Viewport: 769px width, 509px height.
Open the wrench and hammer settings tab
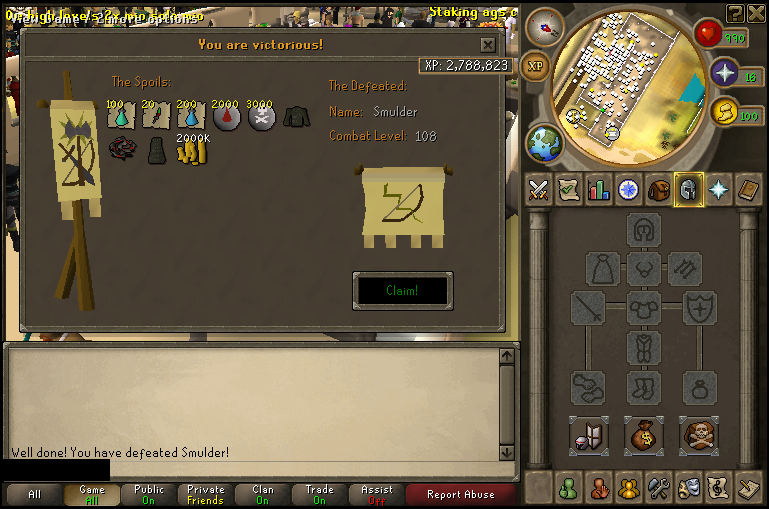coord(658,488)
